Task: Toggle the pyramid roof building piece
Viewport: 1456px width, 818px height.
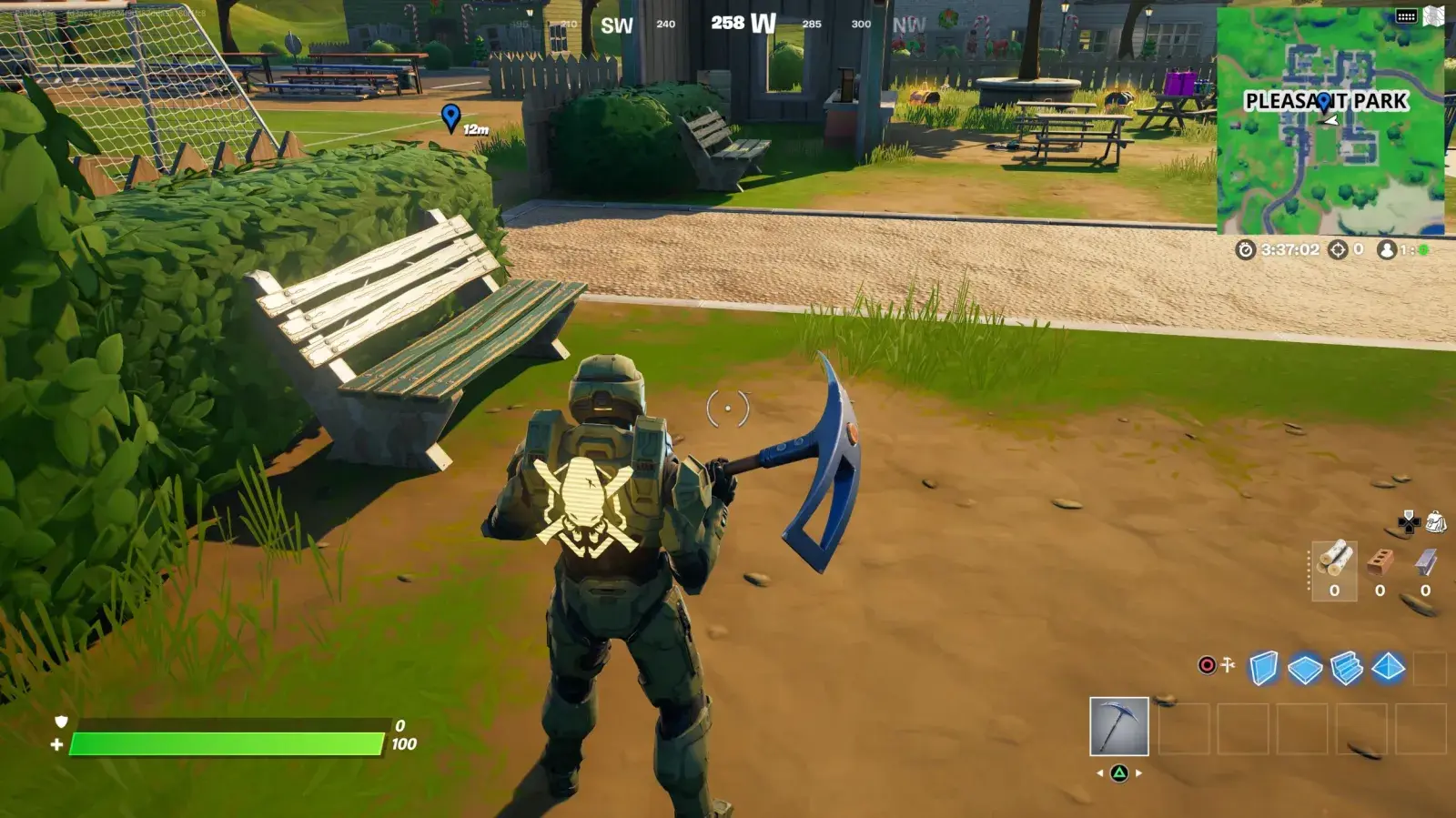Action: tap(1388, 666)
